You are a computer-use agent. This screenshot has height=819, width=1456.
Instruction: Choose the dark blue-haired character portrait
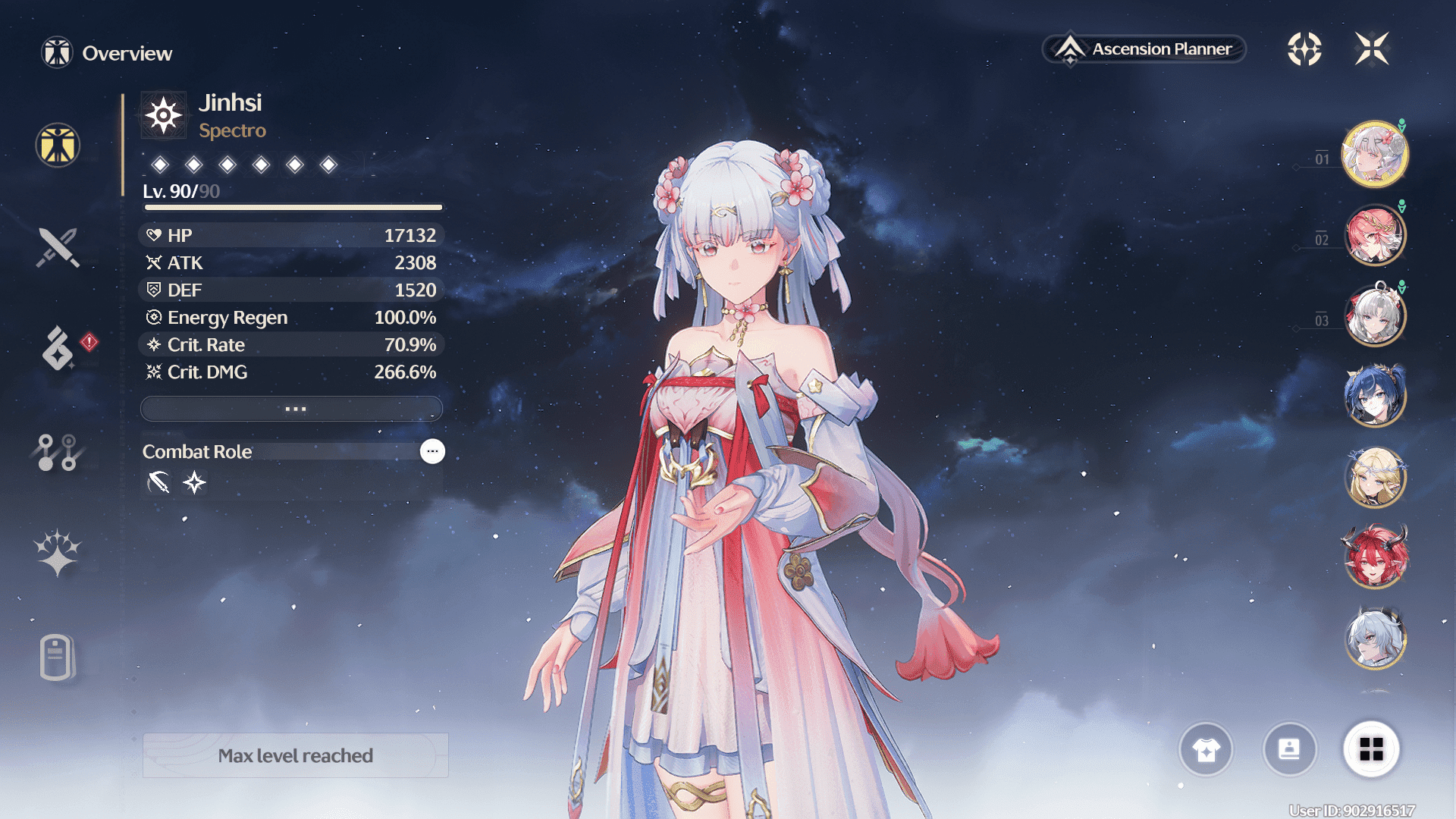[x=1374, y=396]
